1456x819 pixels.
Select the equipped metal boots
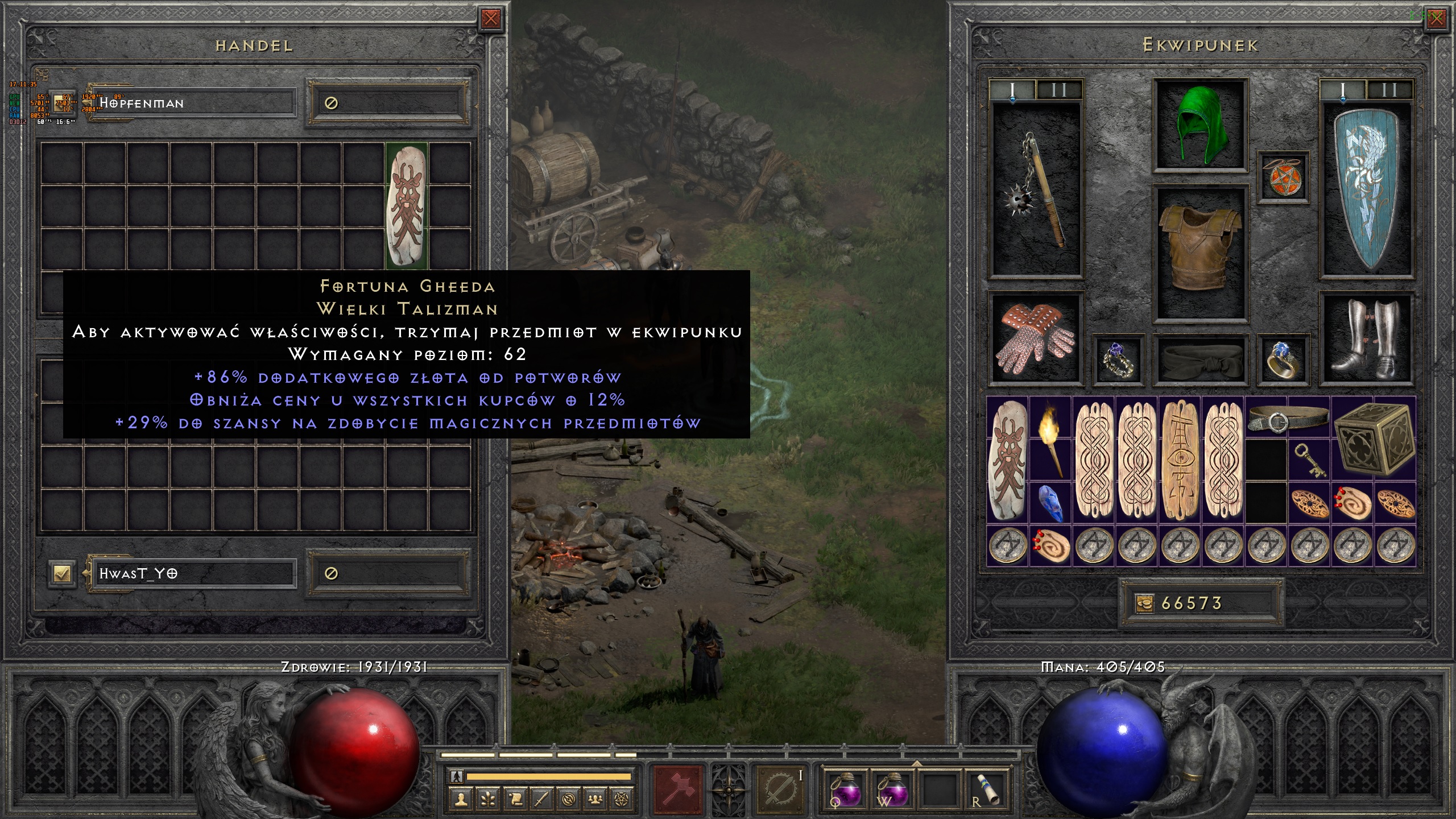coord(1367,339)
